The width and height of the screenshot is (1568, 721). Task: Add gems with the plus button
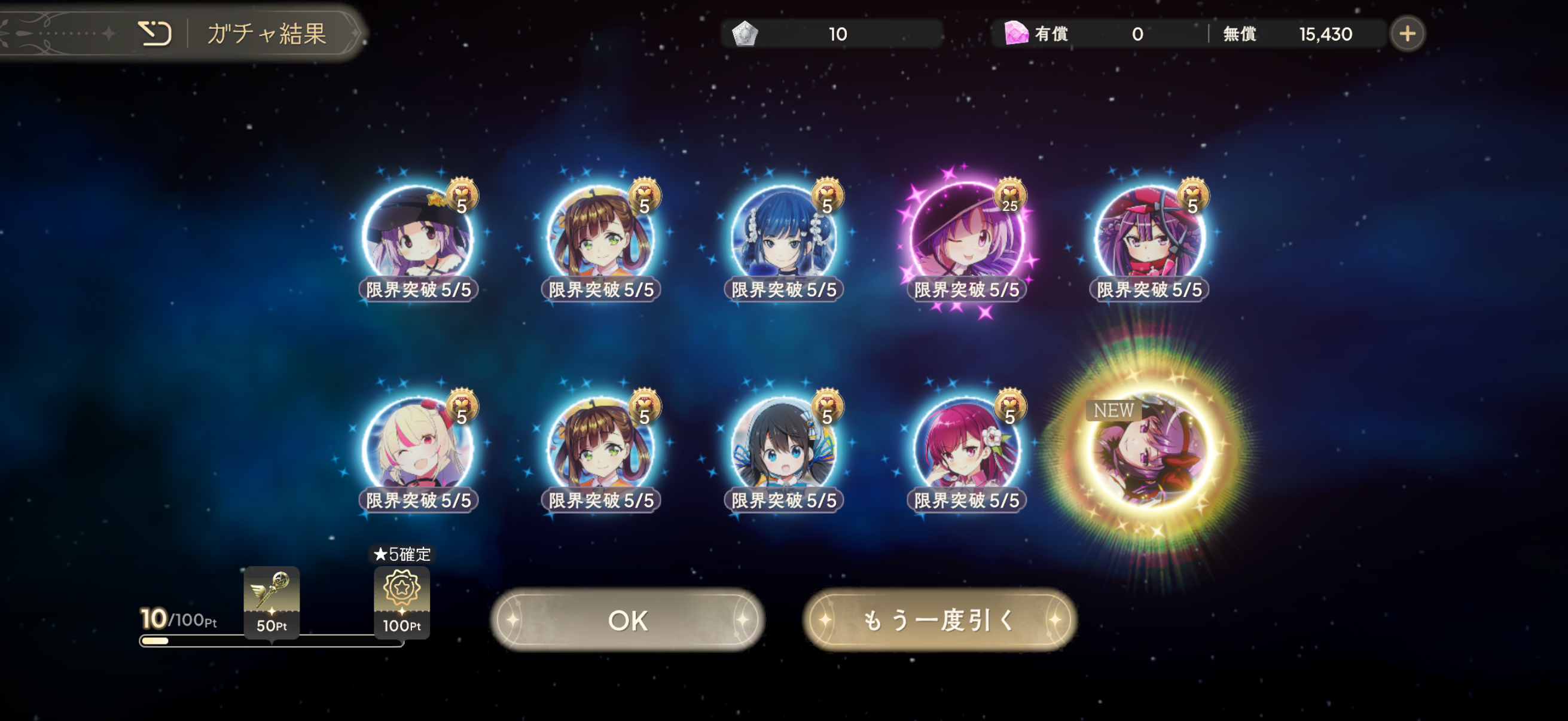tap(1407, 34)
